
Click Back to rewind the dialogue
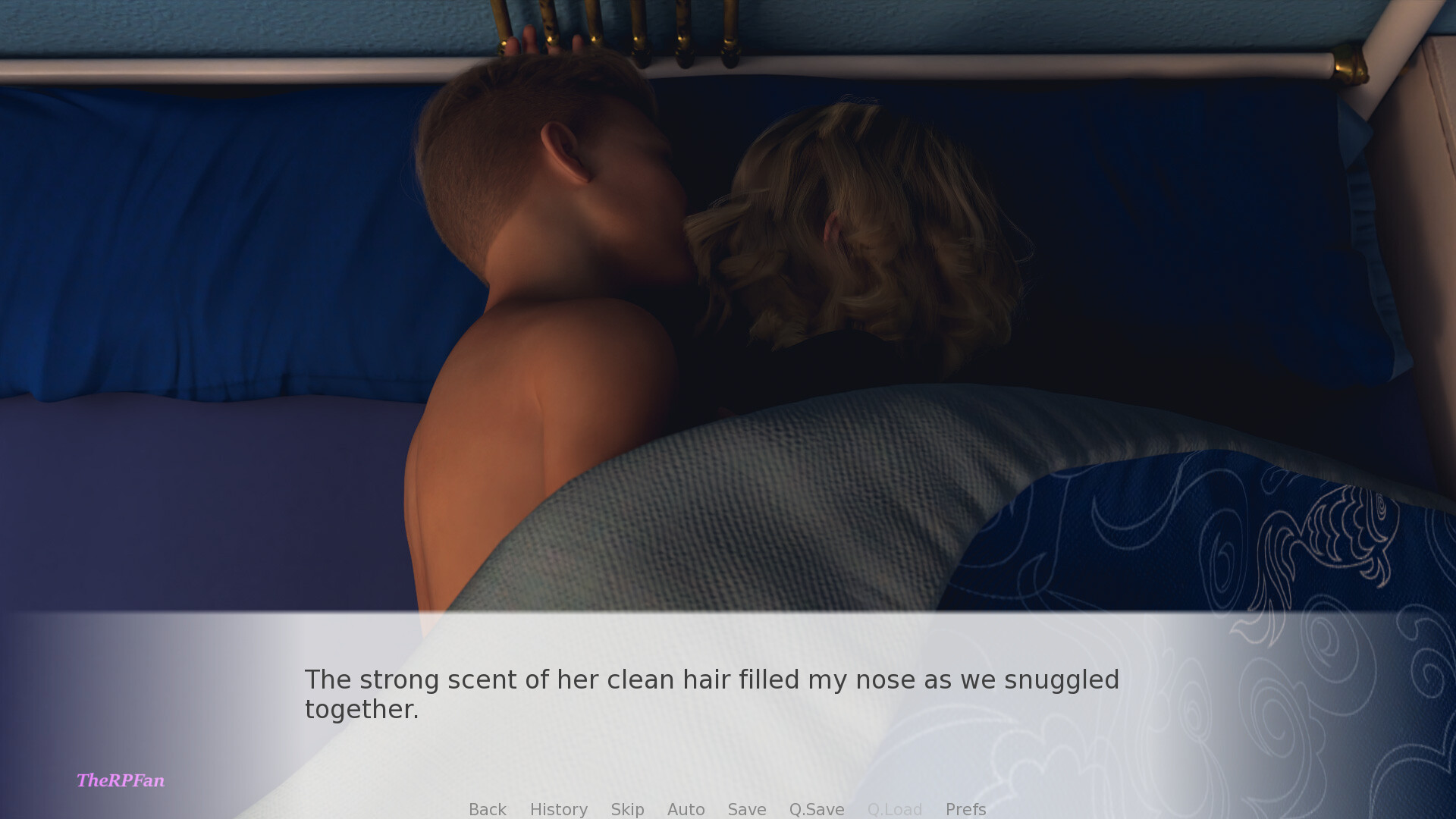[x=487, y=809]
